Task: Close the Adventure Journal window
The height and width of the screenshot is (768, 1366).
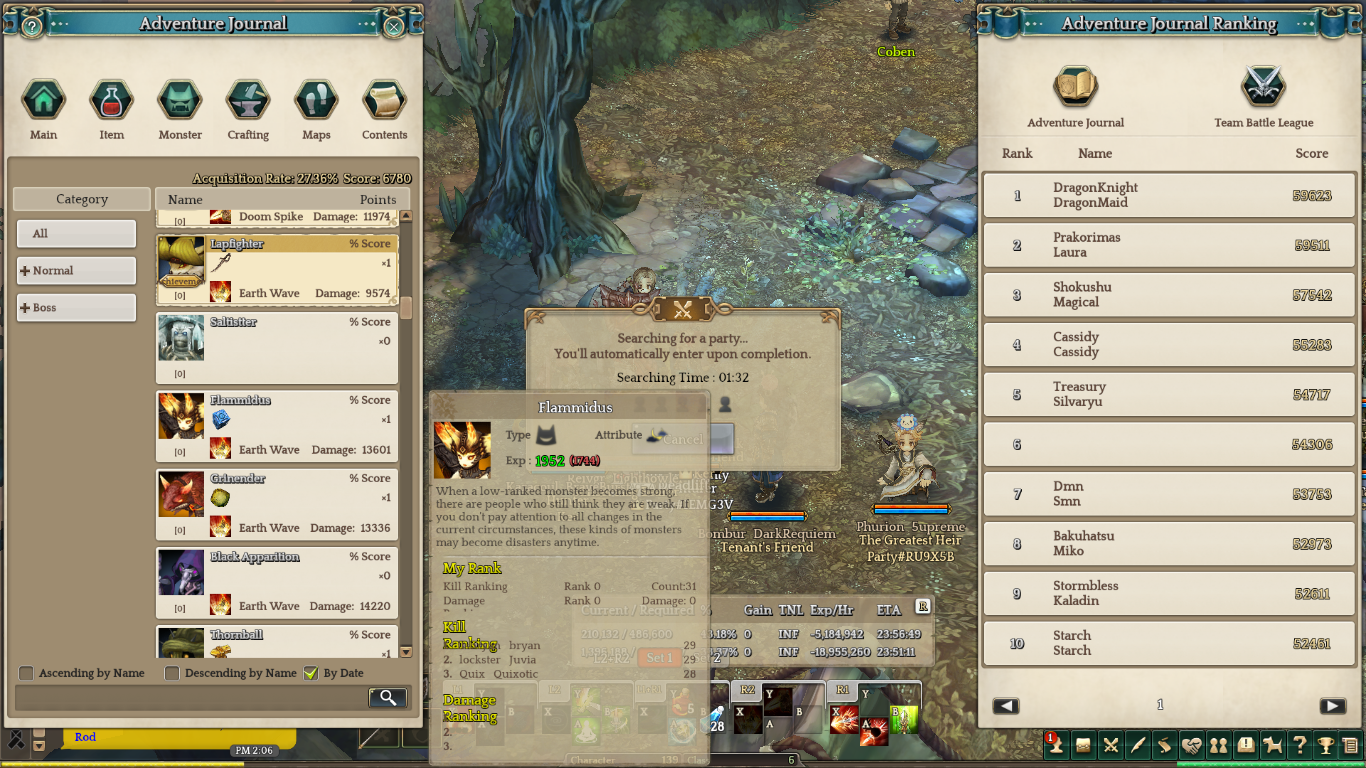Action: [394, 26]
